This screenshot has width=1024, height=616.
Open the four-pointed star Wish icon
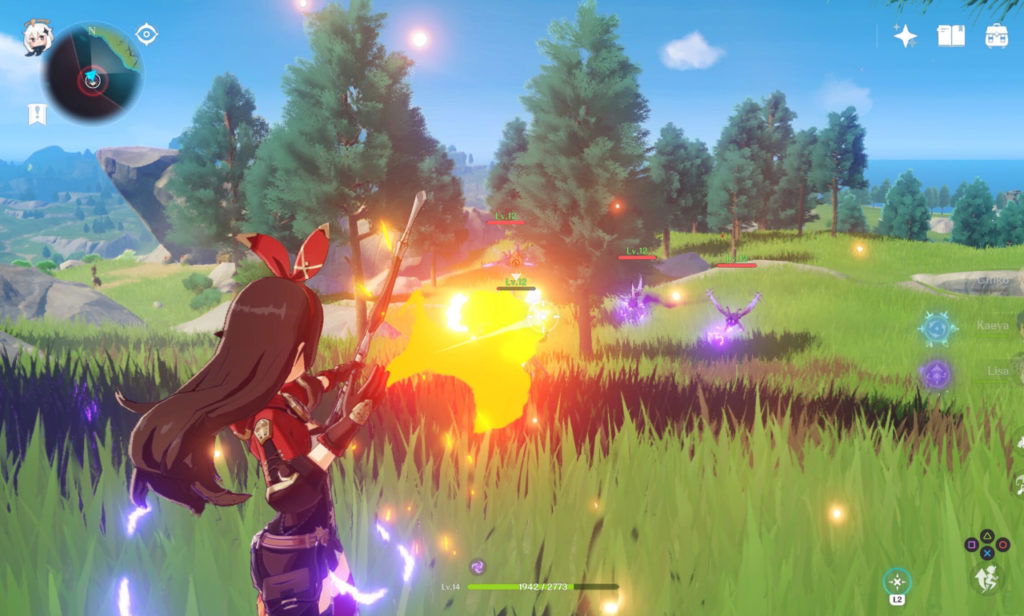coord(905,36)
